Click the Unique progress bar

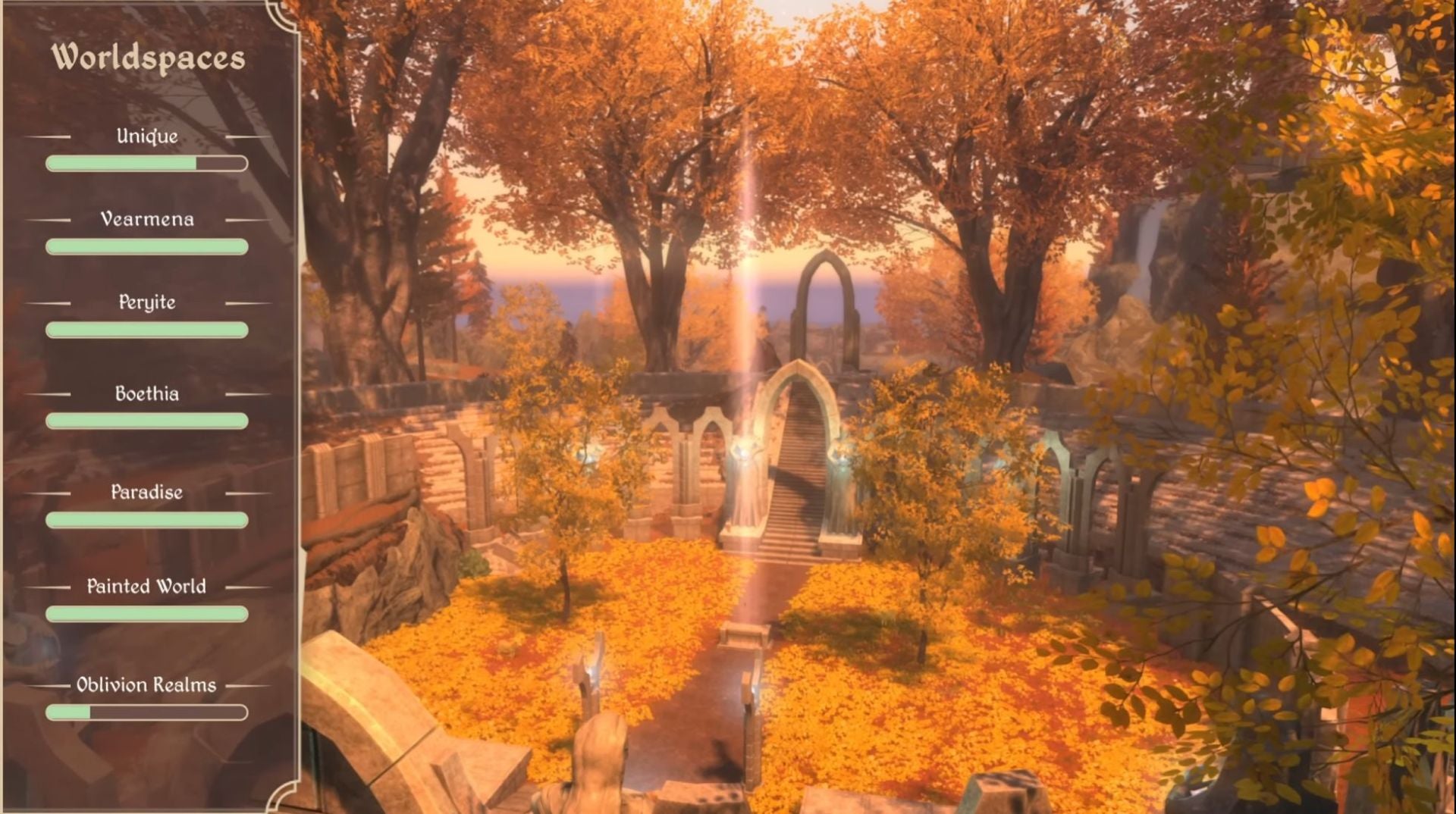point(146,164)
